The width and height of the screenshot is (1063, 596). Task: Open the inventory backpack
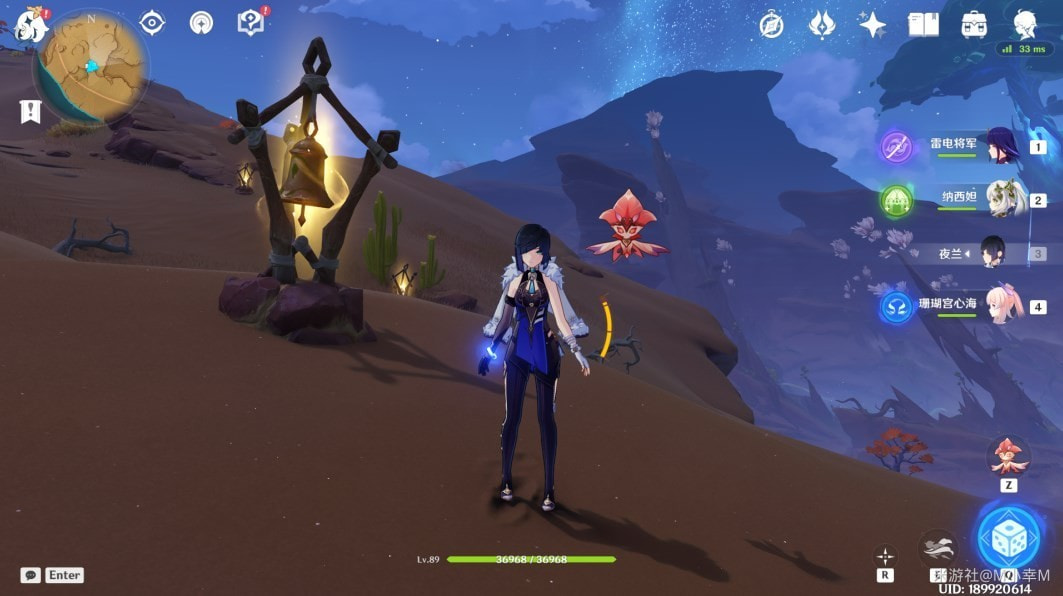coord(974,25)
